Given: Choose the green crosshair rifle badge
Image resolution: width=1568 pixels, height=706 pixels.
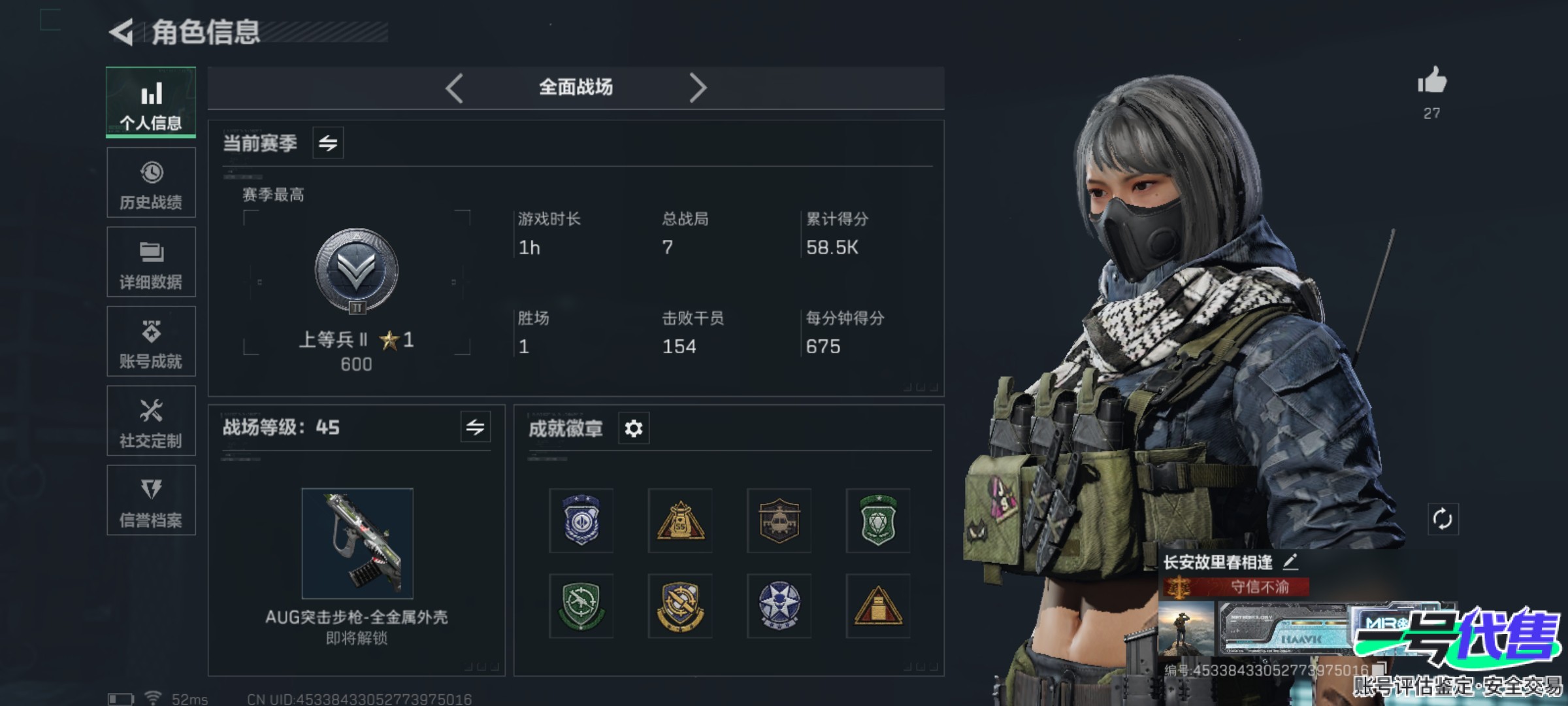Looking at the screenshot, I should tap(581, 606).
